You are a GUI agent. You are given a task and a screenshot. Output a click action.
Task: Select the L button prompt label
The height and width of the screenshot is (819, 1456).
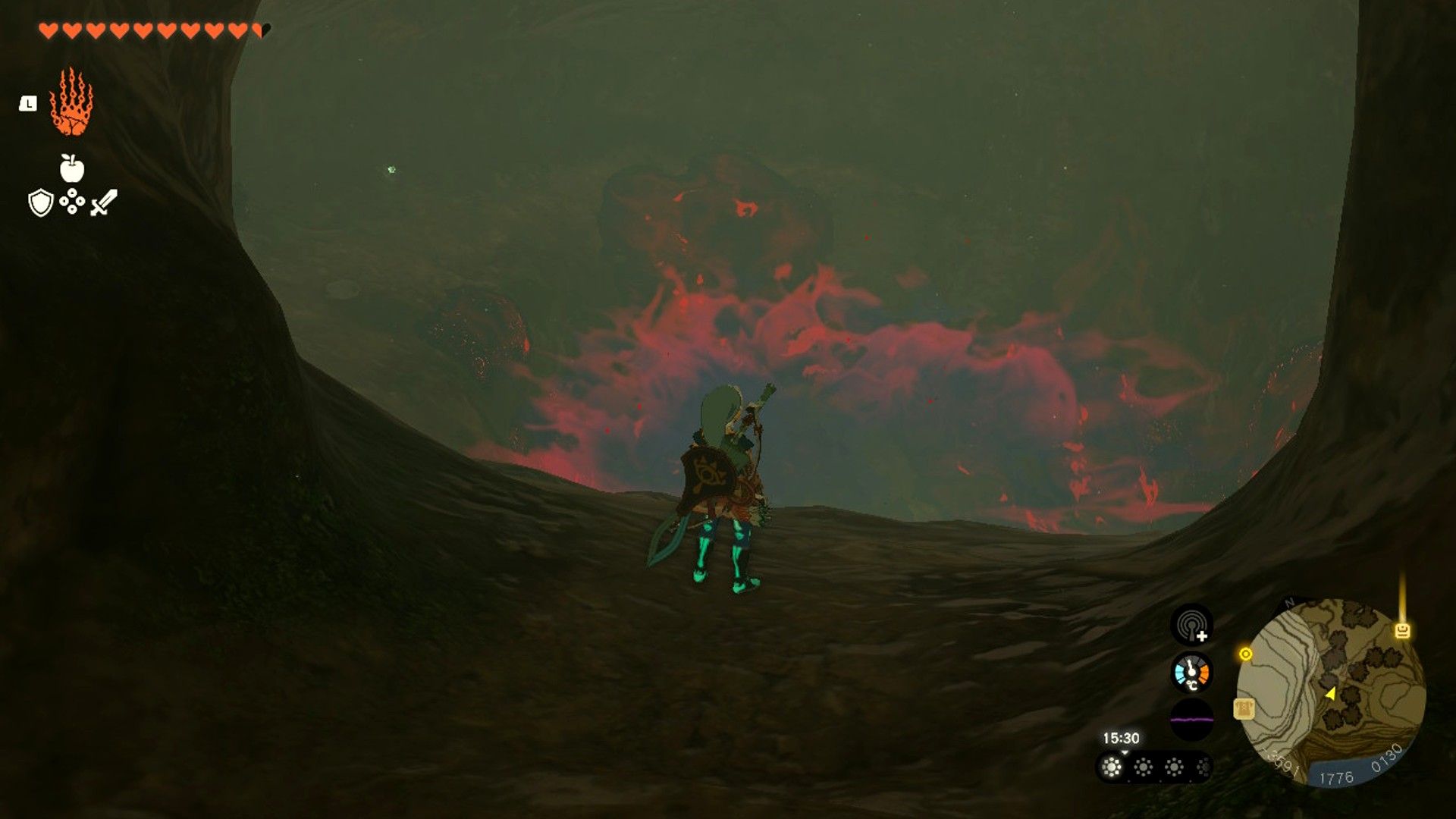28,103
